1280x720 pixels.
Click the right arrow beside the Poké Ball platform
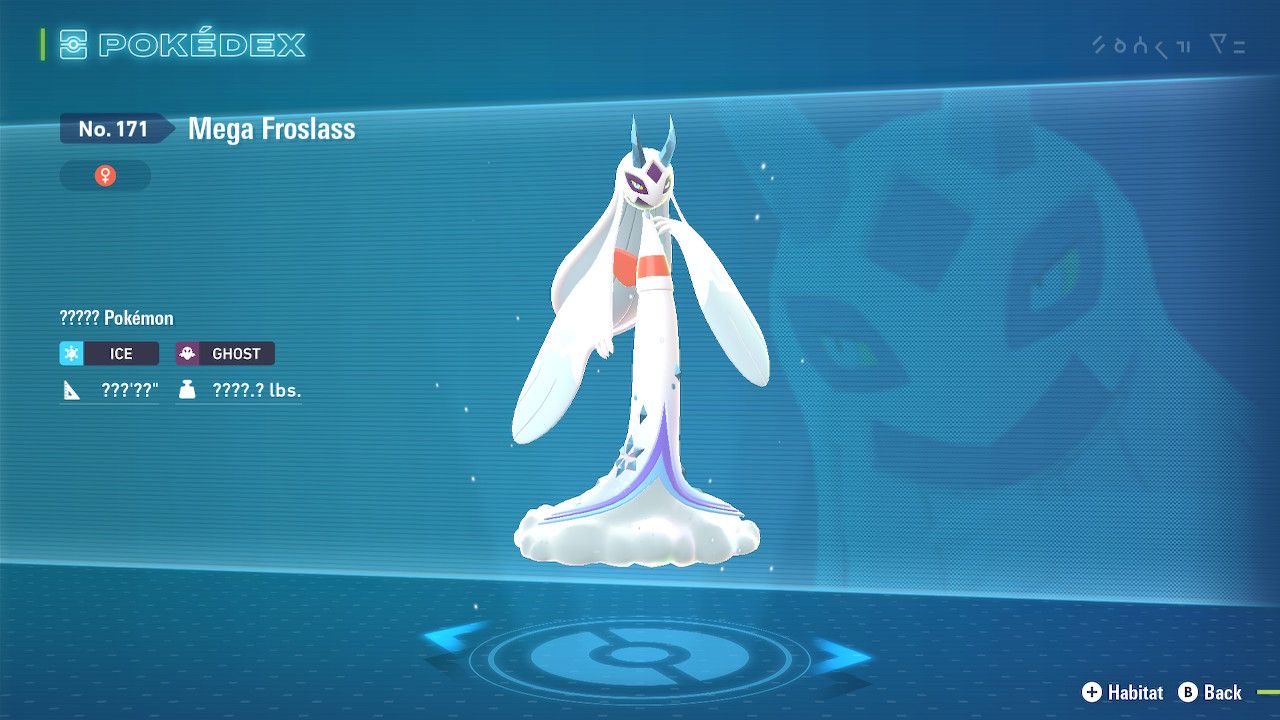pyautogui.click(x=840, y=656)
